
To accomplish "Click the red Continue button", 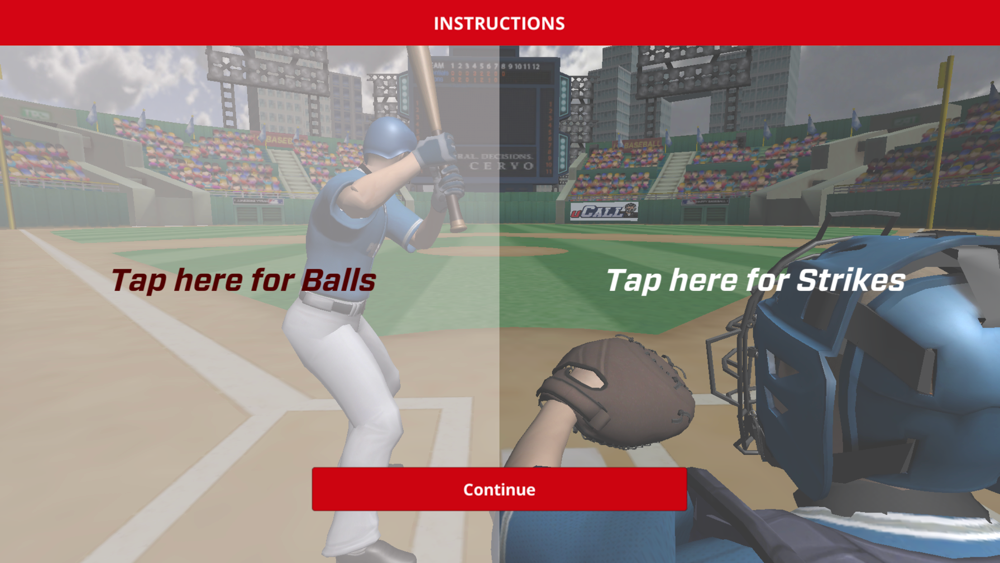I will [499, 489].
